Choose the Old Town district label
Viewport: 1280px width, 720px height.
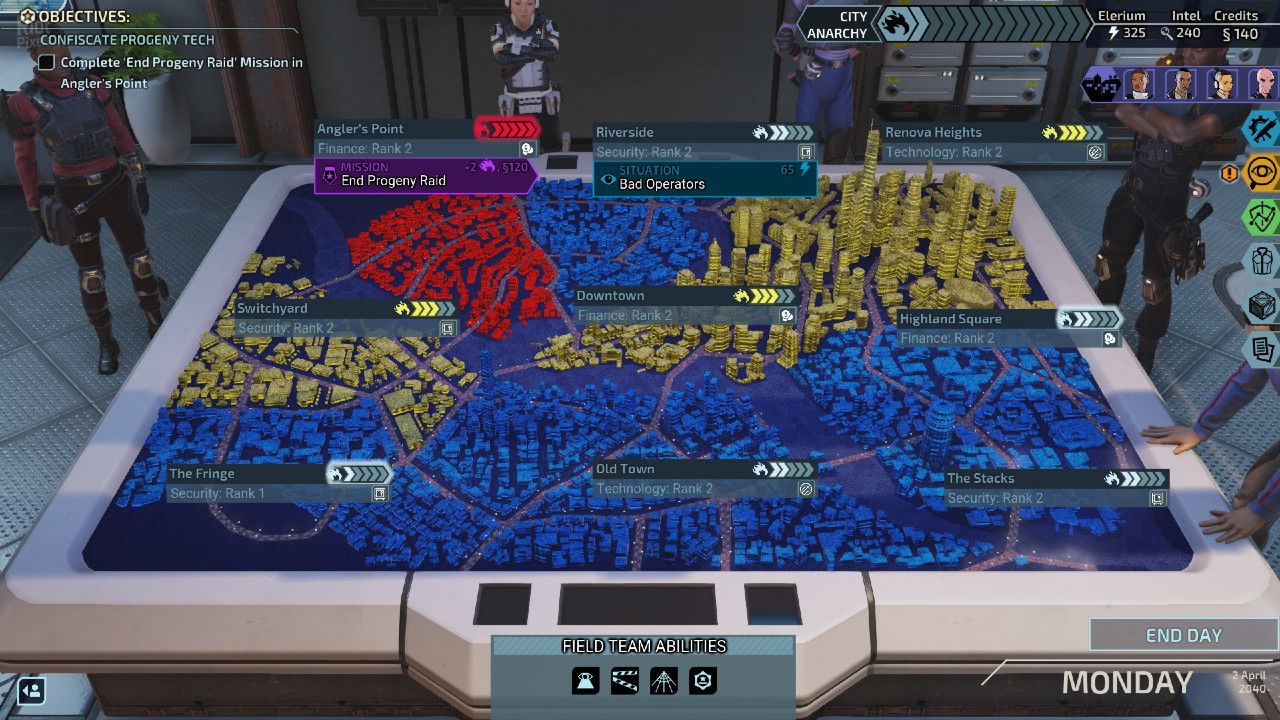(x=625, y=469)
